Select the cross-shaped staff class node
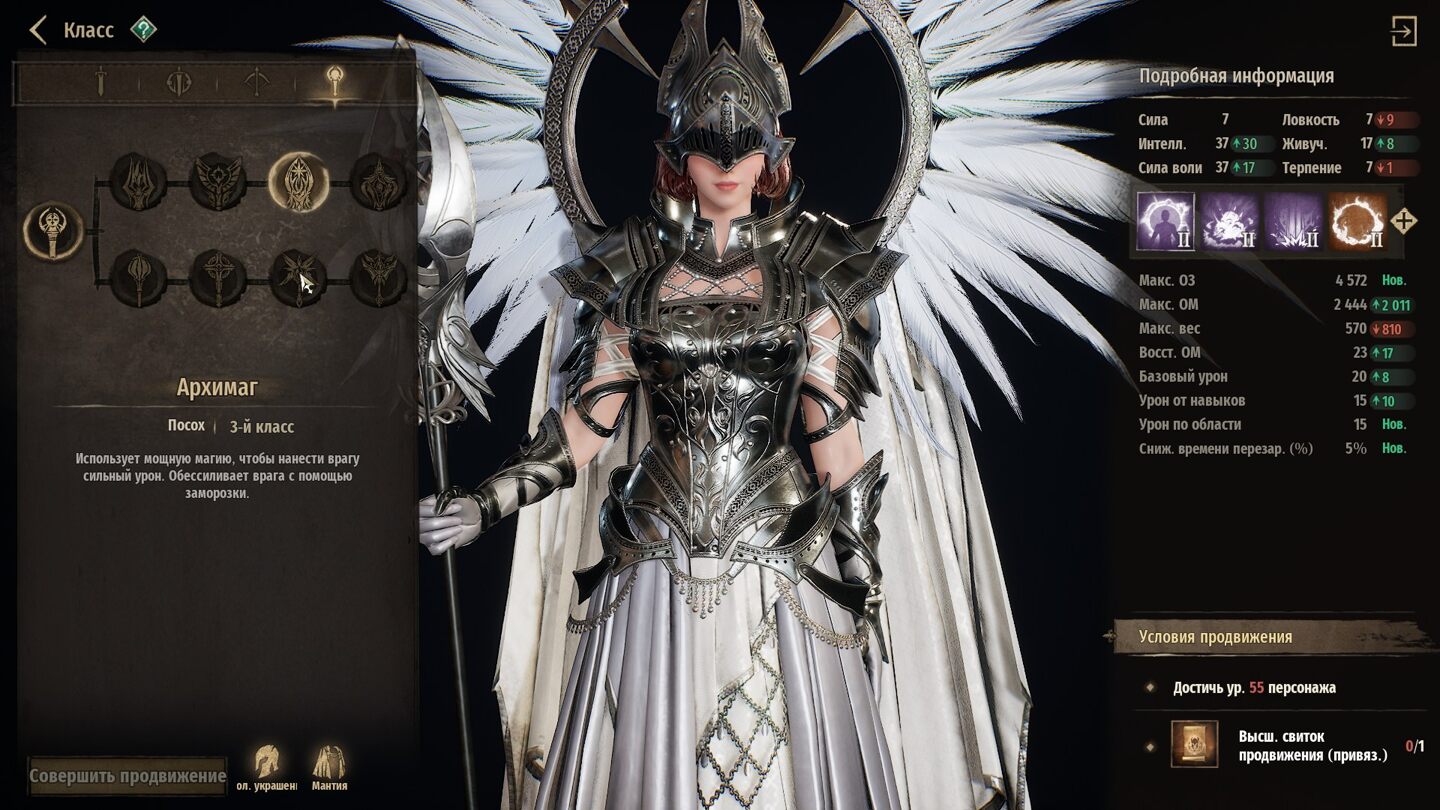The image size is (1440, 810). (x=217, y=278)
